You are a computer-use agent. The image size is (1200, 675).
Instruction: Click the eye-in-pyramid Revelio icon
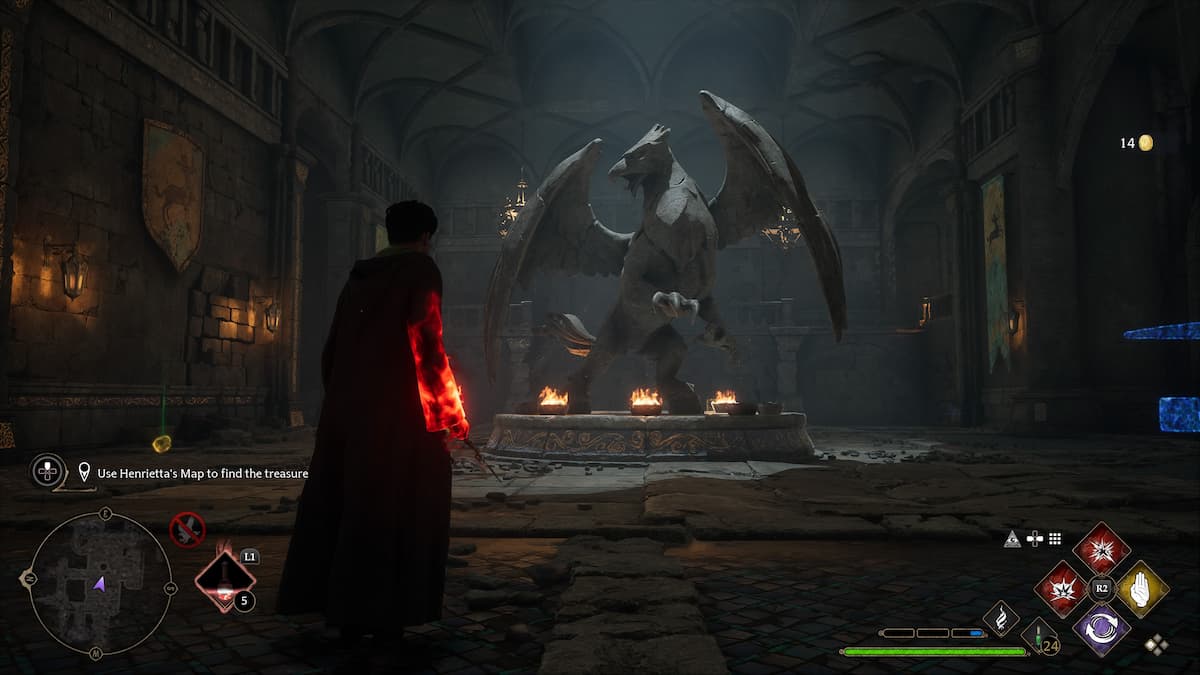tap(1013, 539)
